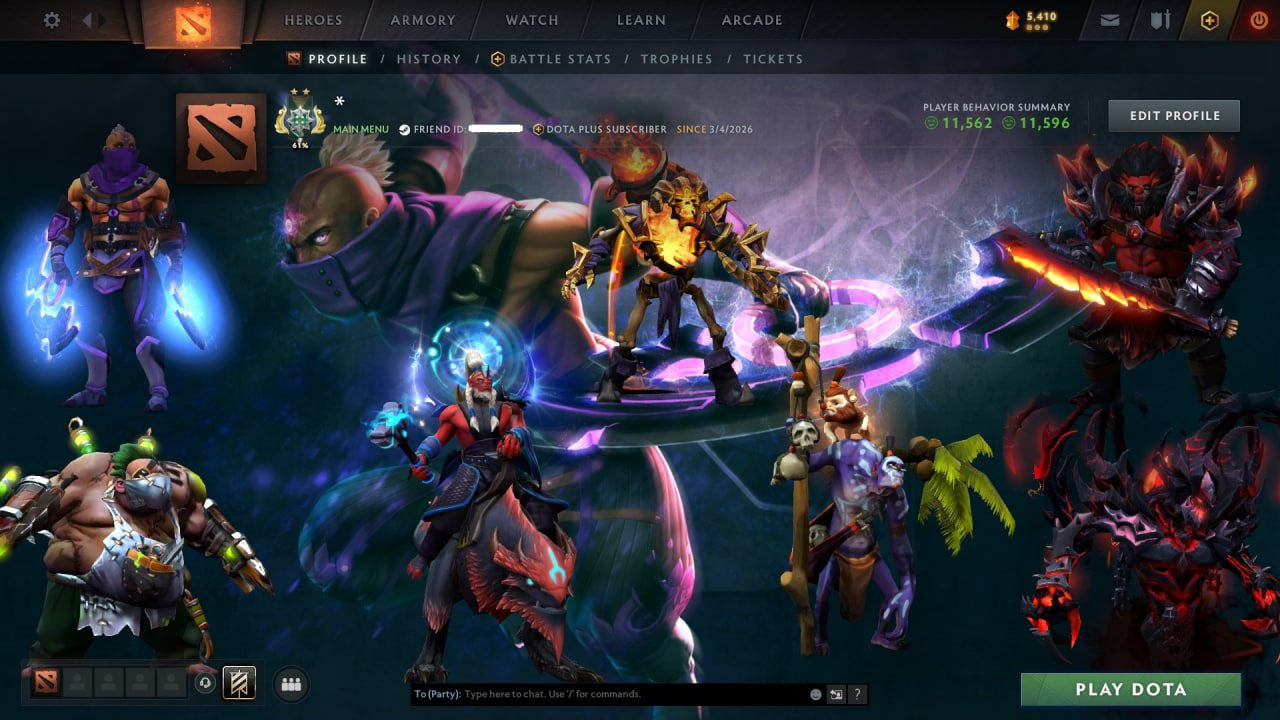The width and height of the screenshot is (1280, 720).
Task: Toggle the guild banner icon near party slots
Action: [237, 683]
